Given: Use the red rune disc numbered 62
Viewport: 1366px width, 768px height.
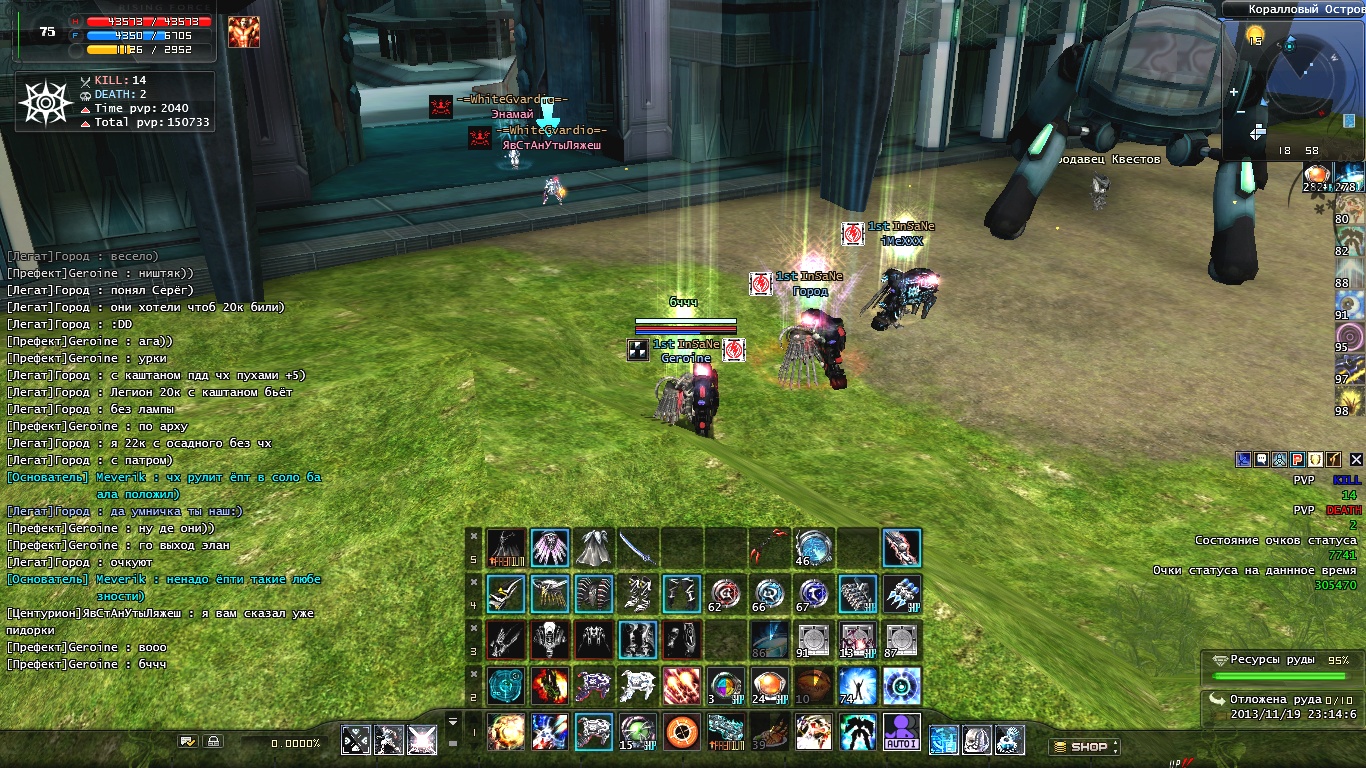Looking at the screenshot, I should tap(726, 594).
